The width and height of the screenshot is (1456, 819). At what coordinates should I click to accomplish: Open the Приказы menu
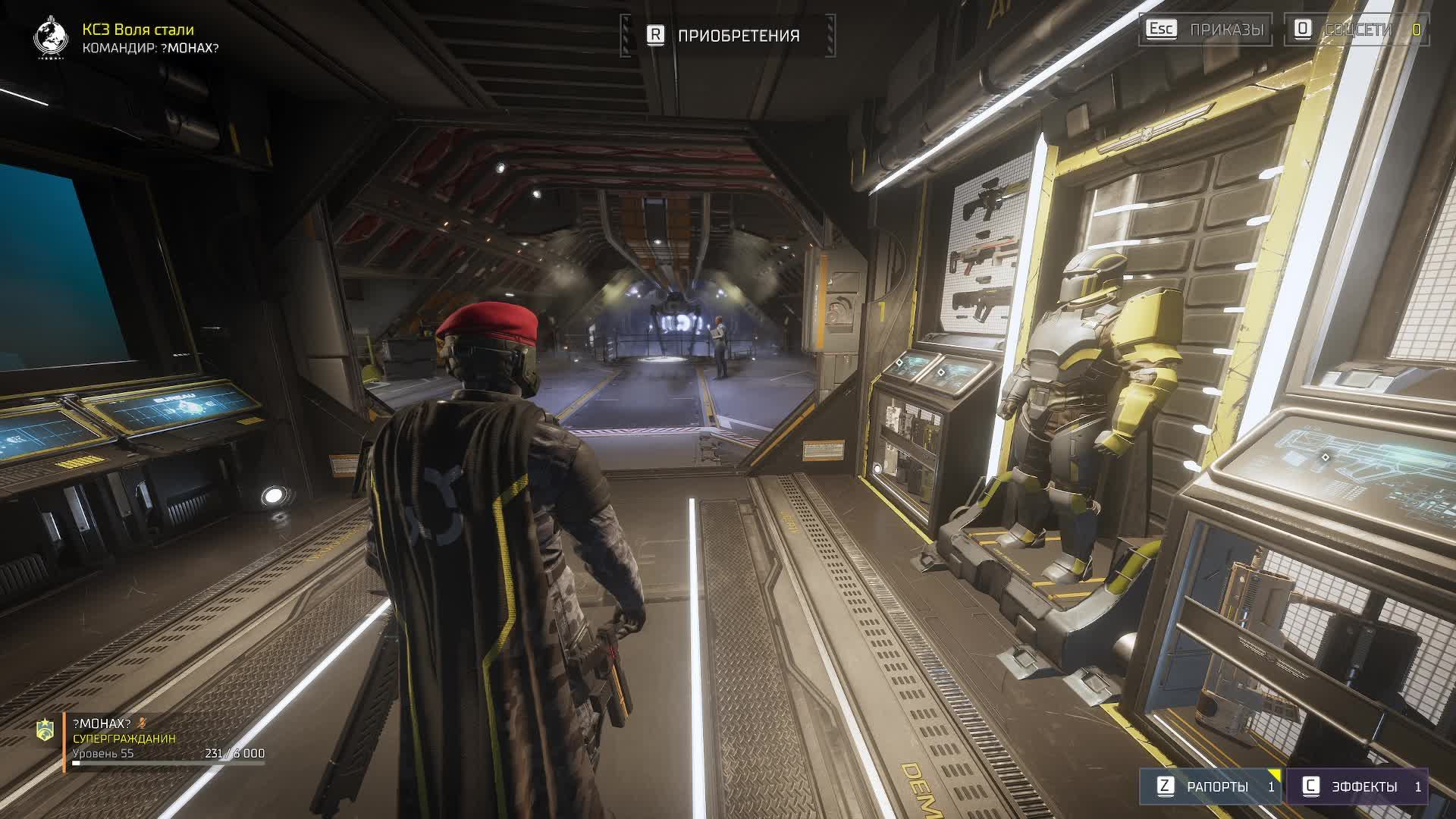(x=1206, y=30)
